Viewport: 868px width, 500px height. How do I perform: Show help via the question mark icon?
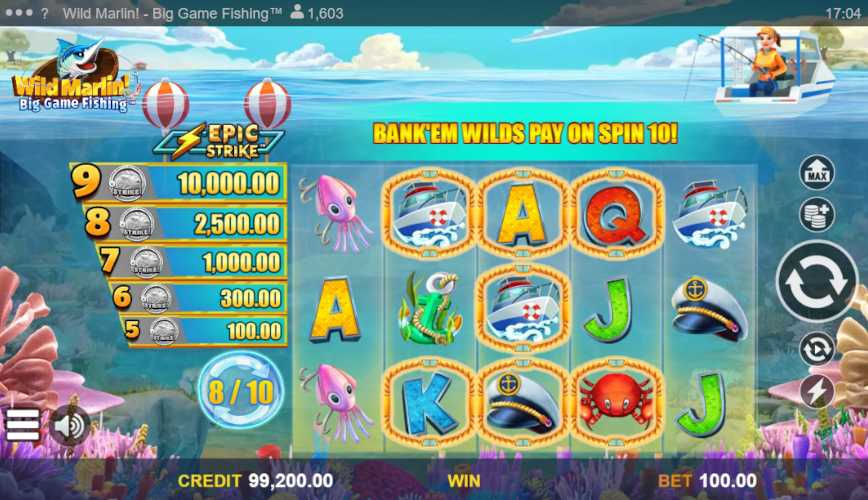click(x=44, y=13)
